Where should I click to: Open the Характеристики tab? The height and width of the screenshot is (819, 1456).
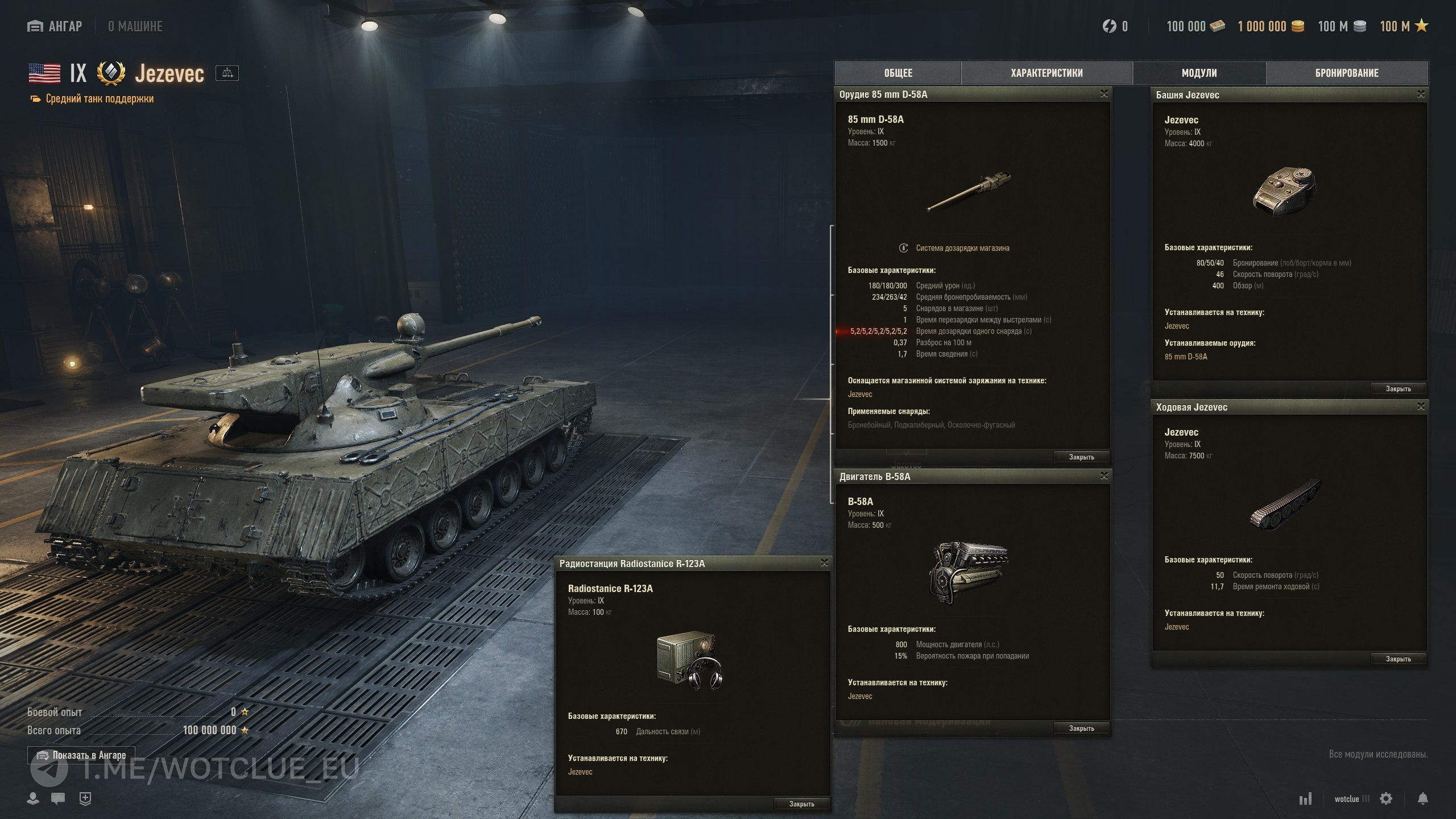coord(1046,73)
